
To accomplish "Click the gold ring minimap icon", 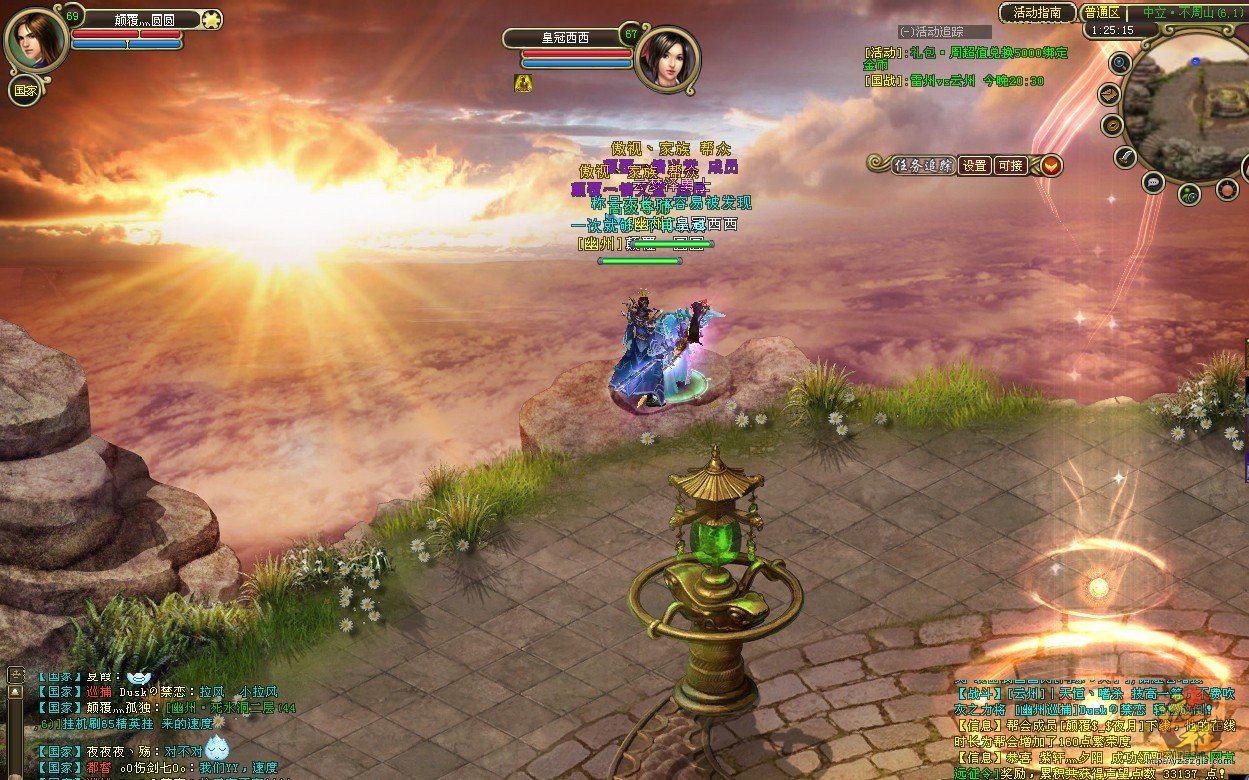I will 1112,126.
